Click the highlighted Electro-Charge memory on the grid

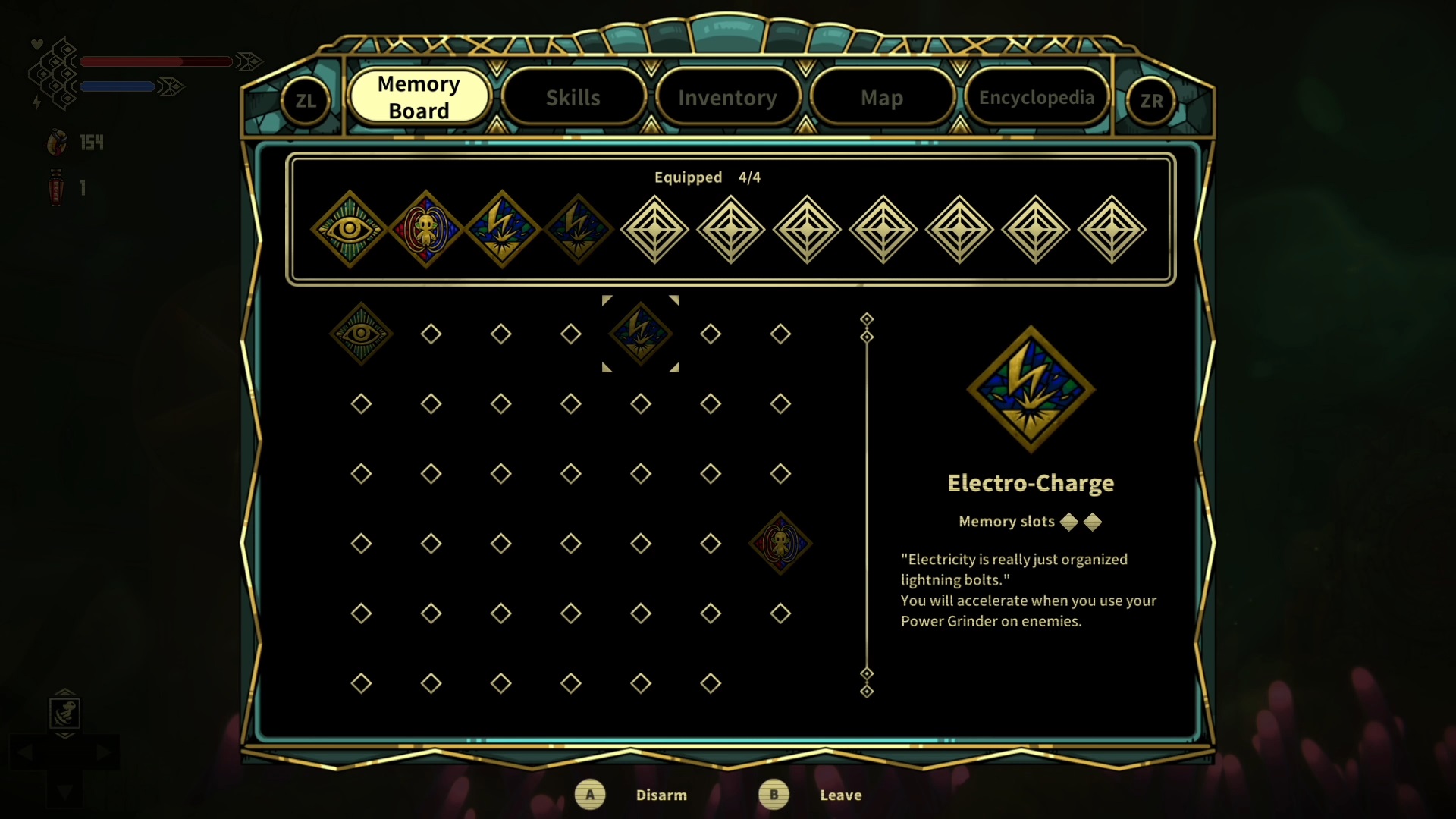tap(641, 334)
